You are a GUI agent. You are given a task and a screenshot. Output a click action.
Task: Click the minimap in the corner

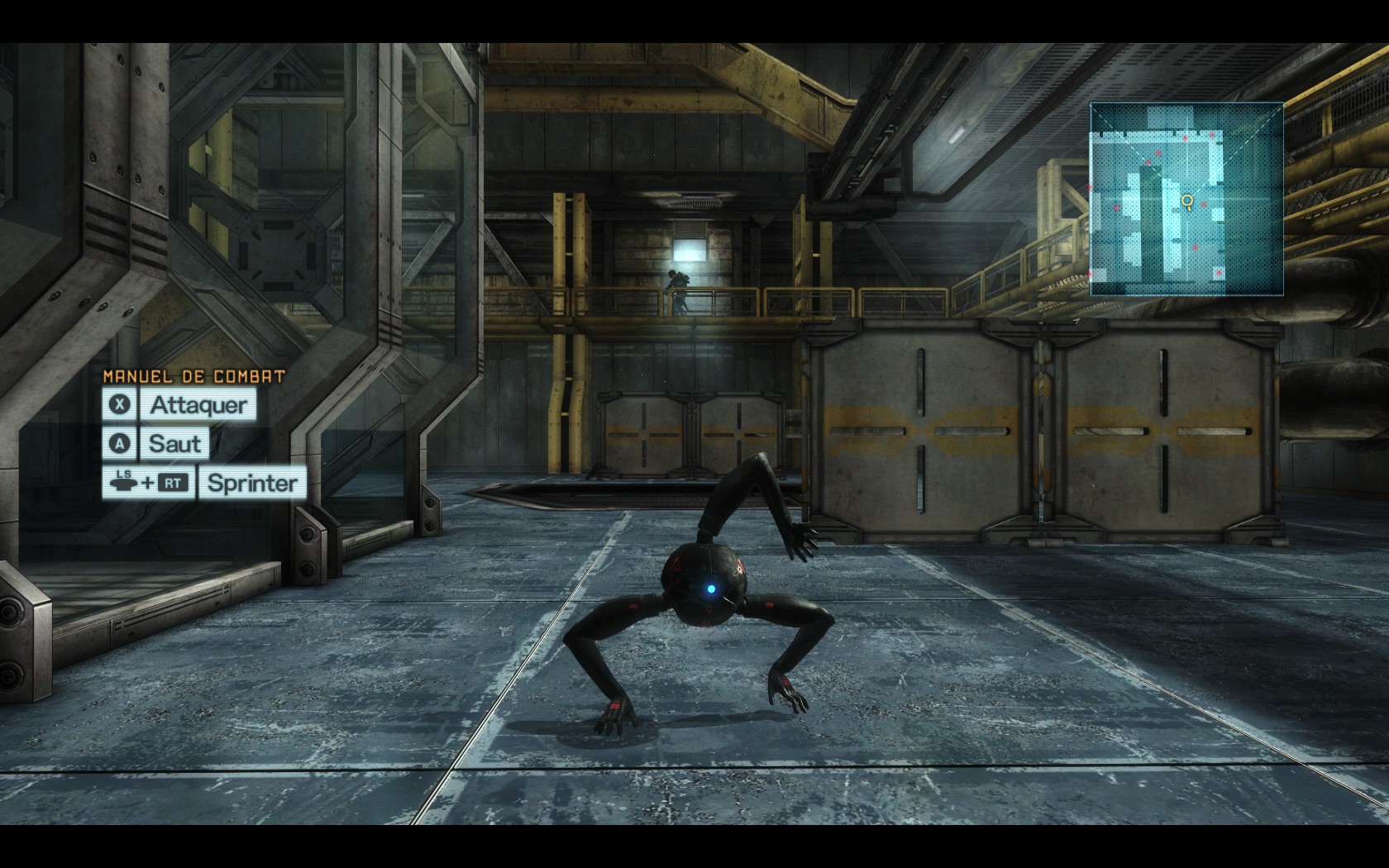[1186, 198]
